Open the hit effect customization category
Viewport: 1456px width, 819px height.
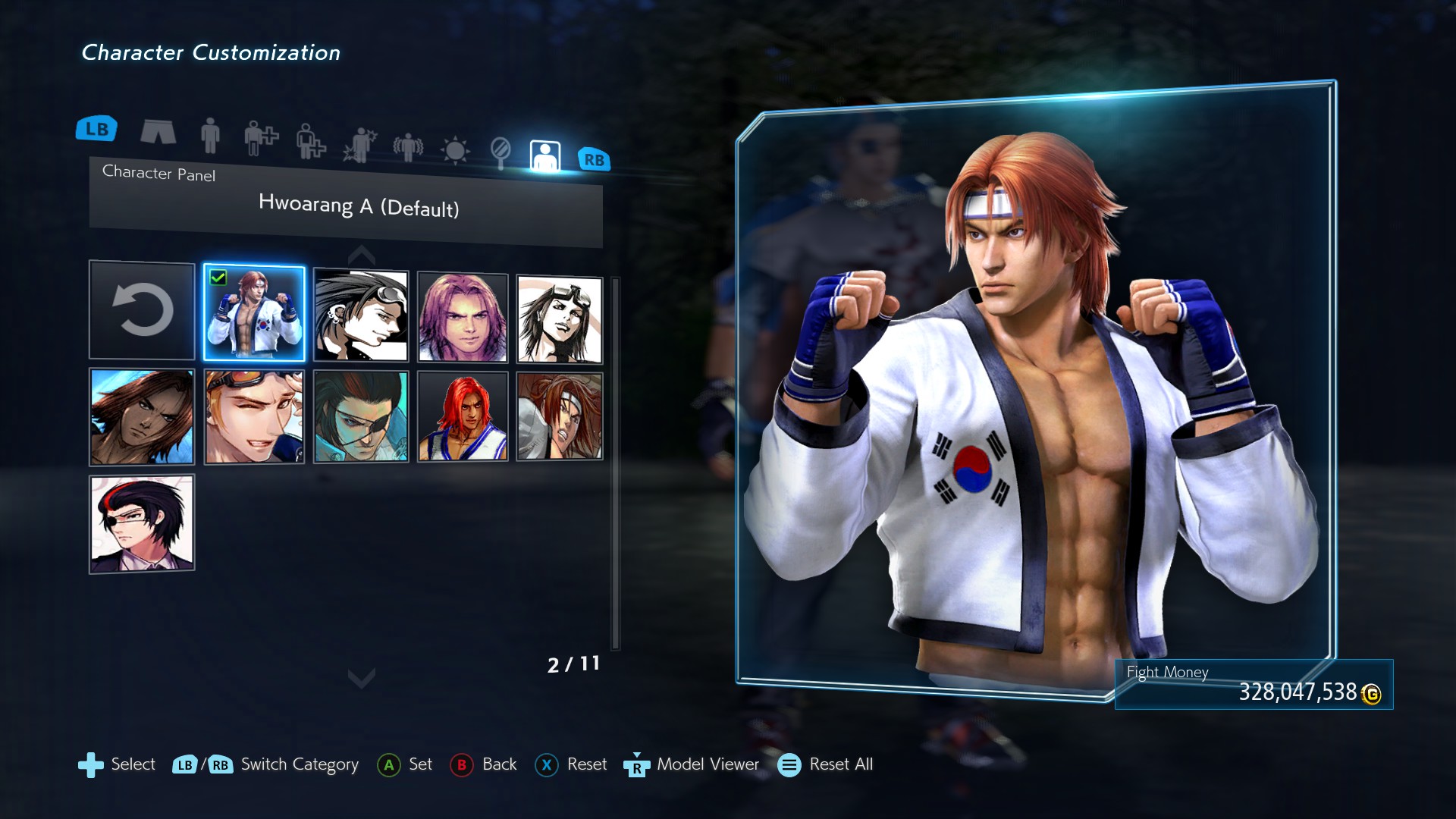pos(358,144)
